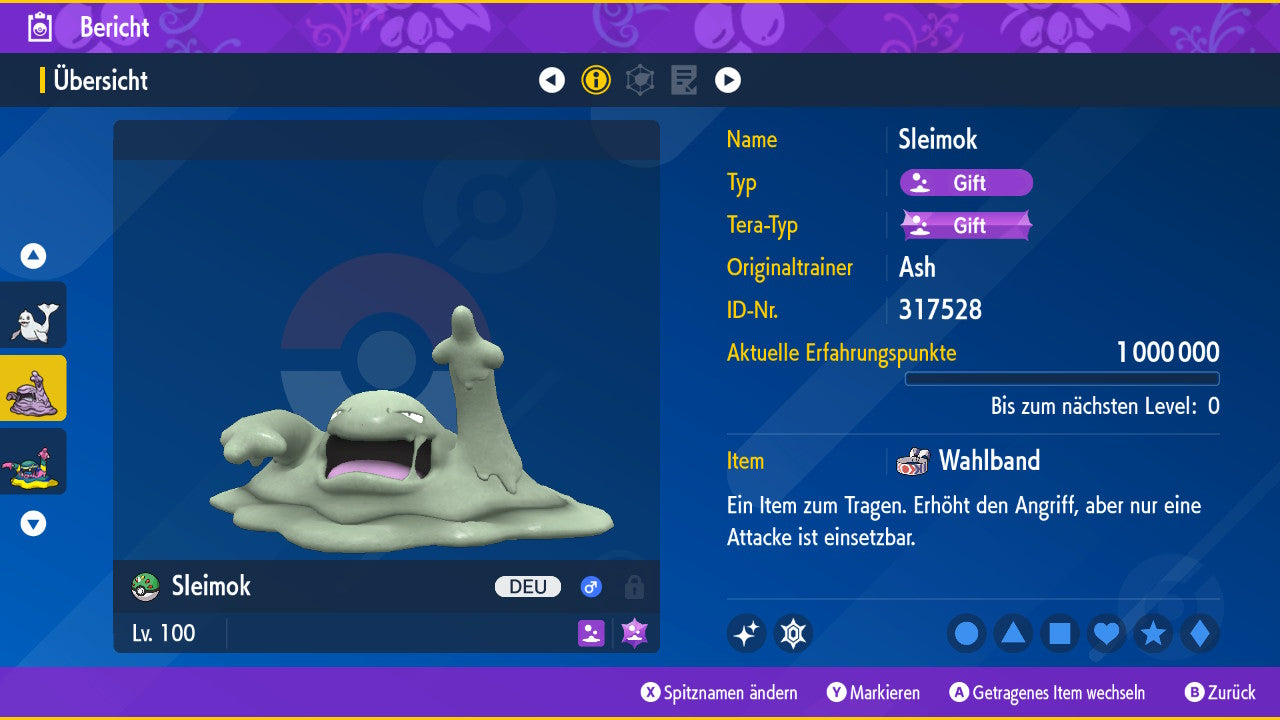
Task: Toggle the circle marking
Action: [x=967, y=633]
